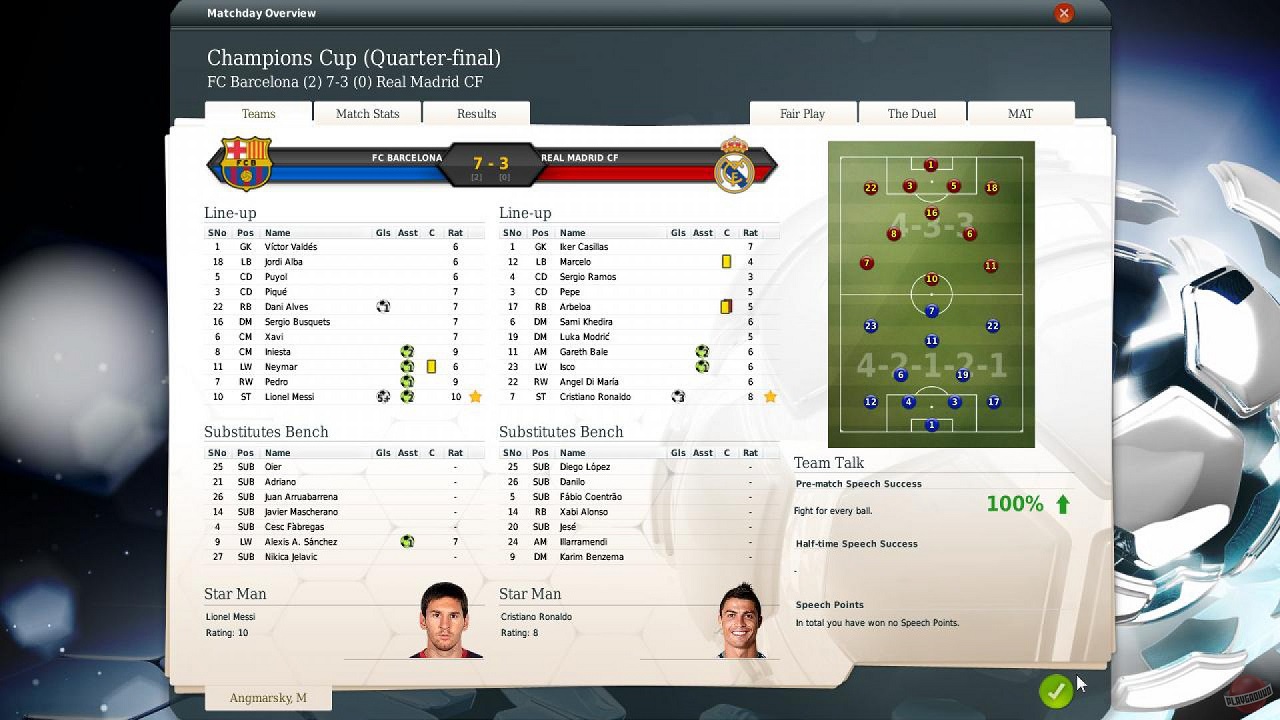Open the Angmarsky, M manager tab

pyautogui.click(x=268, y=698)
